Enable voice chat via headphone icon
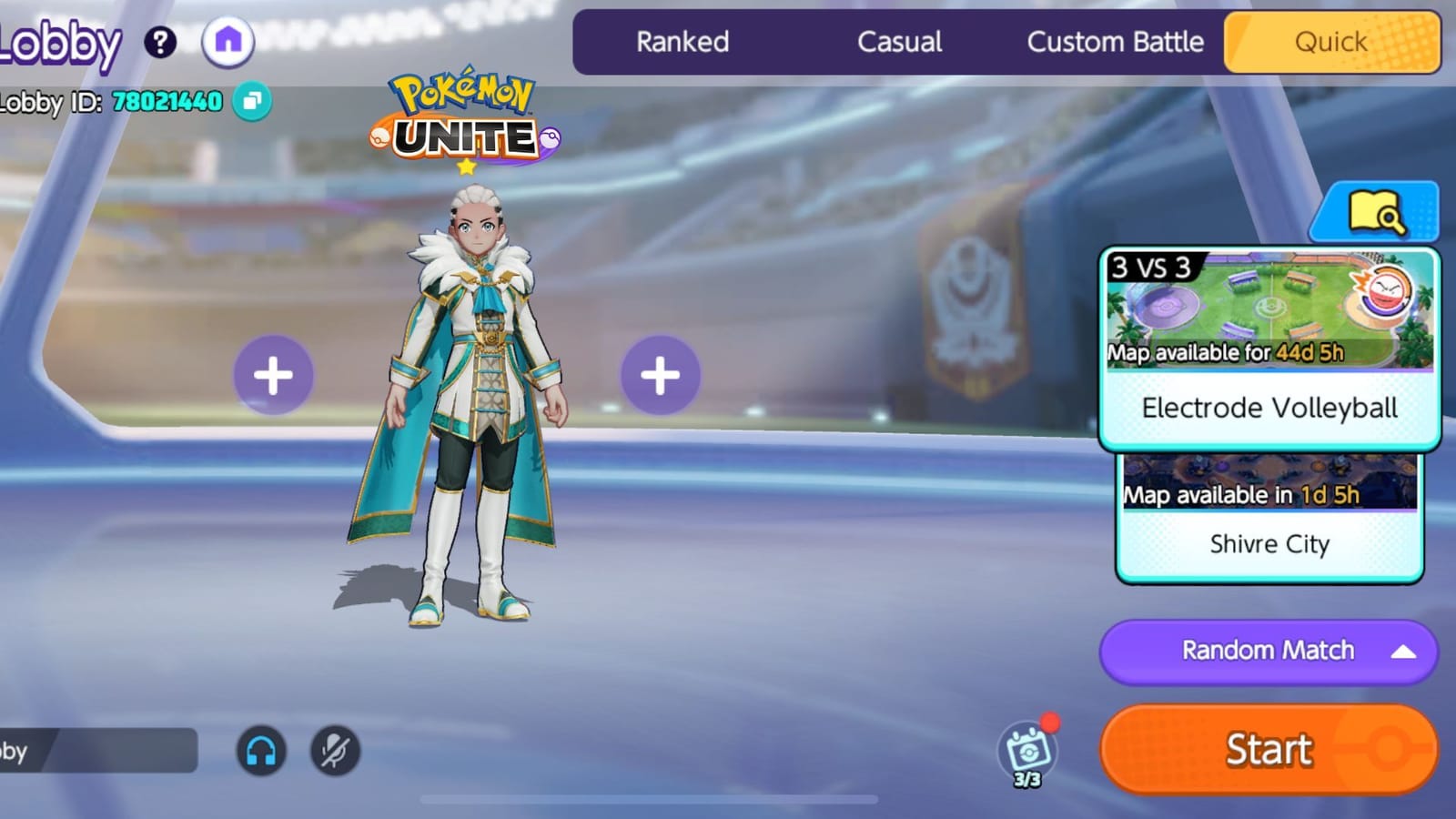The width and height of the screenshot is (1456, 819). click(x=261, y=751)
